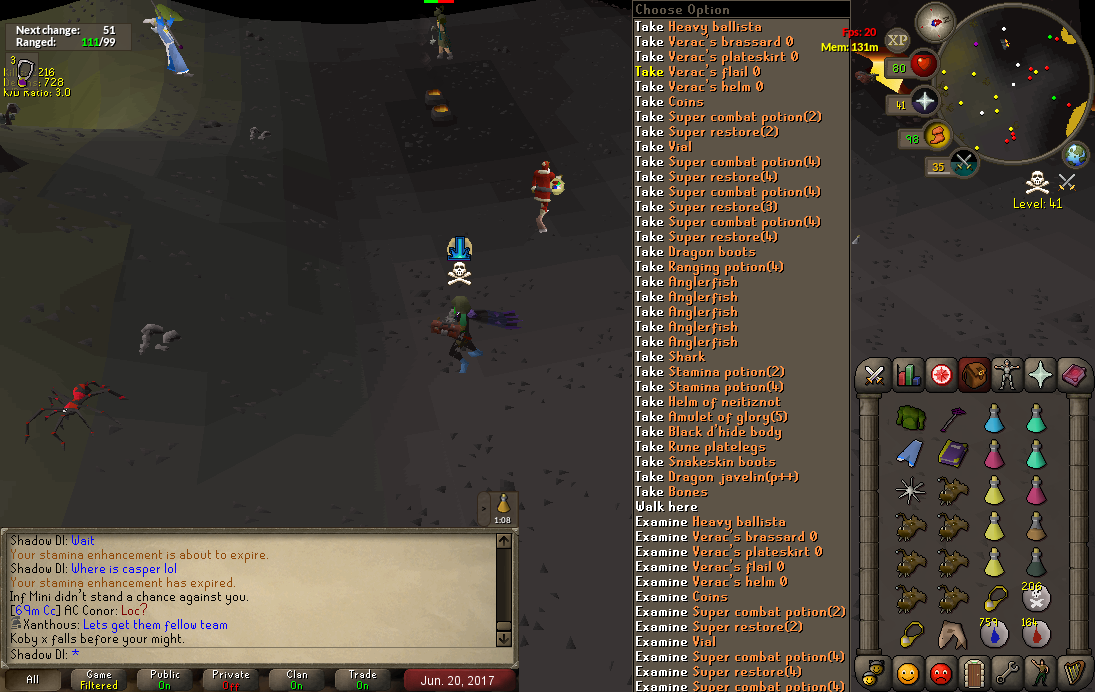Show the Prayer tab
The width and height of the screenshot is (1095, 692).
(x=1041, y=375)
